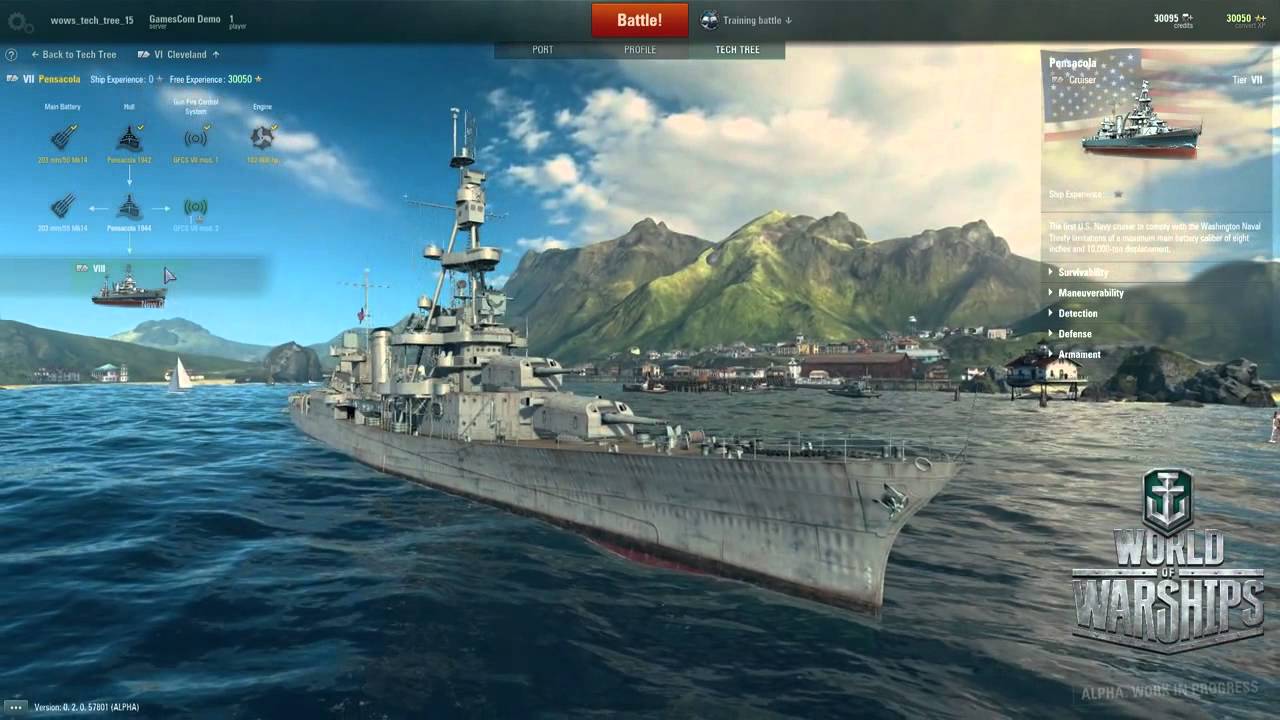
Task: Open the settings gear menu
Action: [20, 20]
